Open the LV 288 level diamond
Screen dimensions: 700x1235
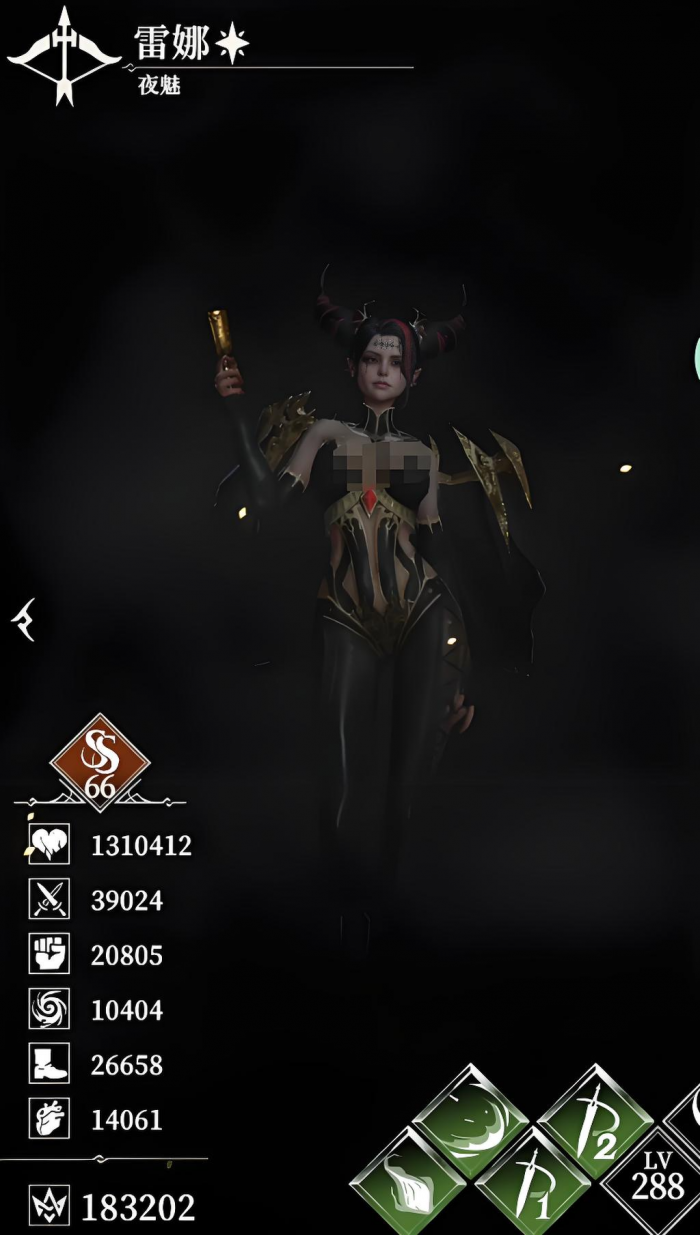tap(657, 1180)
